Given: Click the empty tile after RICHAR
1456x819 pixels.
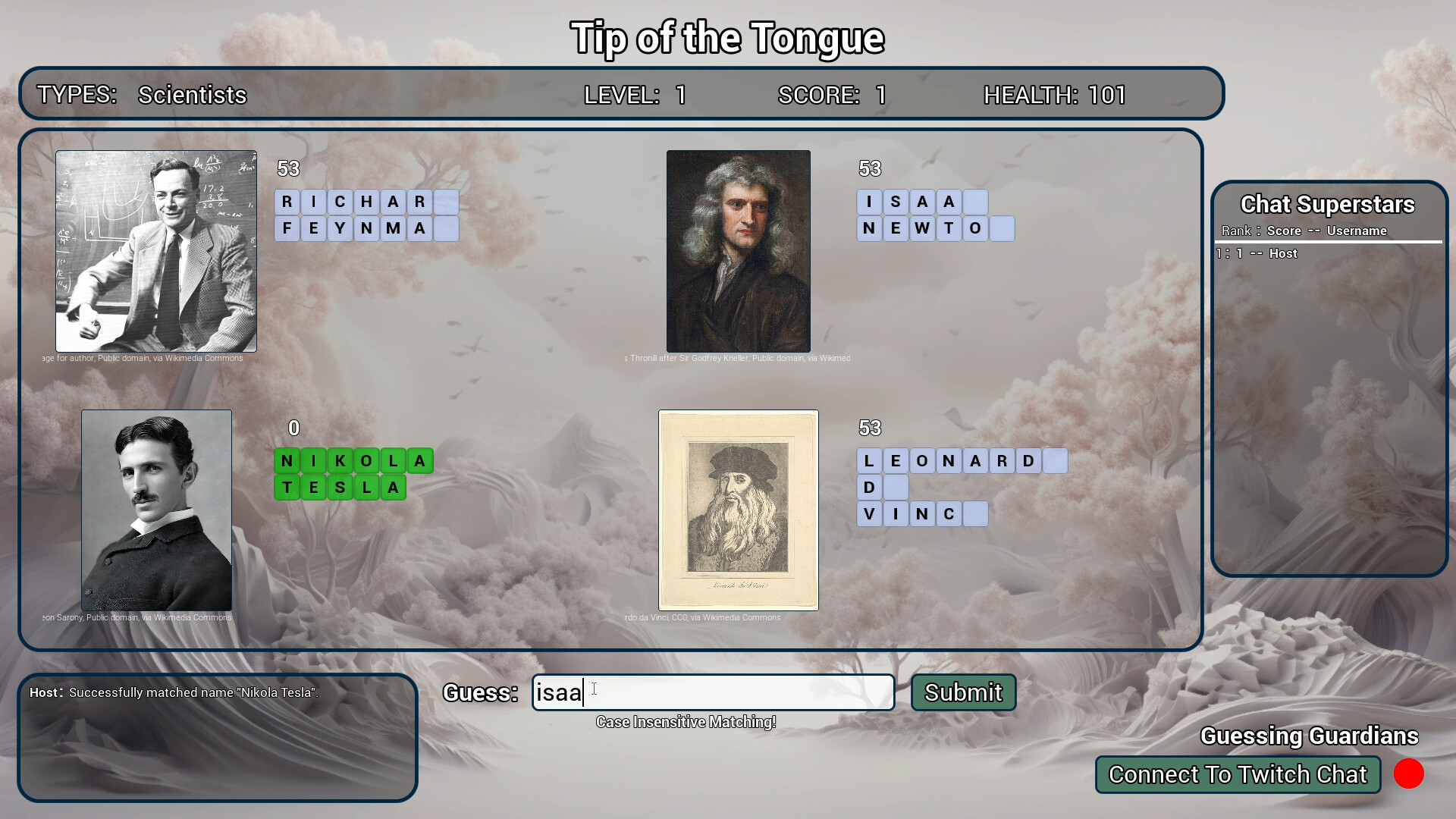Looking at the screenshot, I should (x=447, y=202).
